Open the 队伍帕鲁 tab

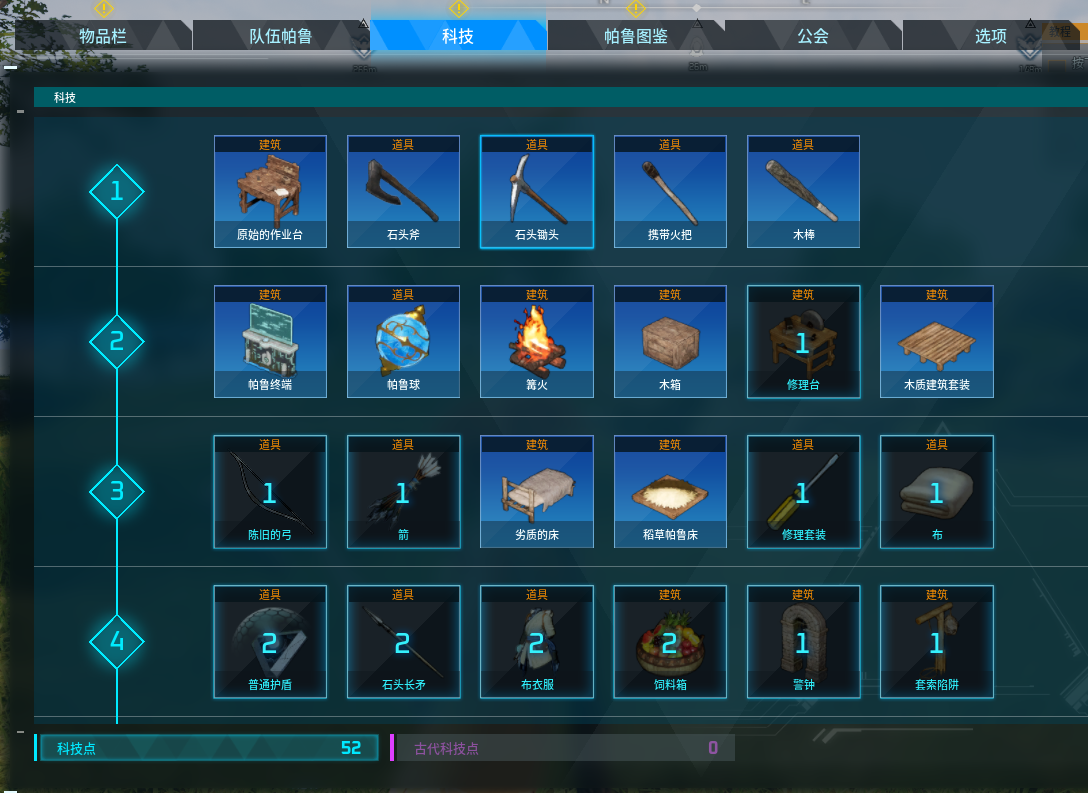280,36
